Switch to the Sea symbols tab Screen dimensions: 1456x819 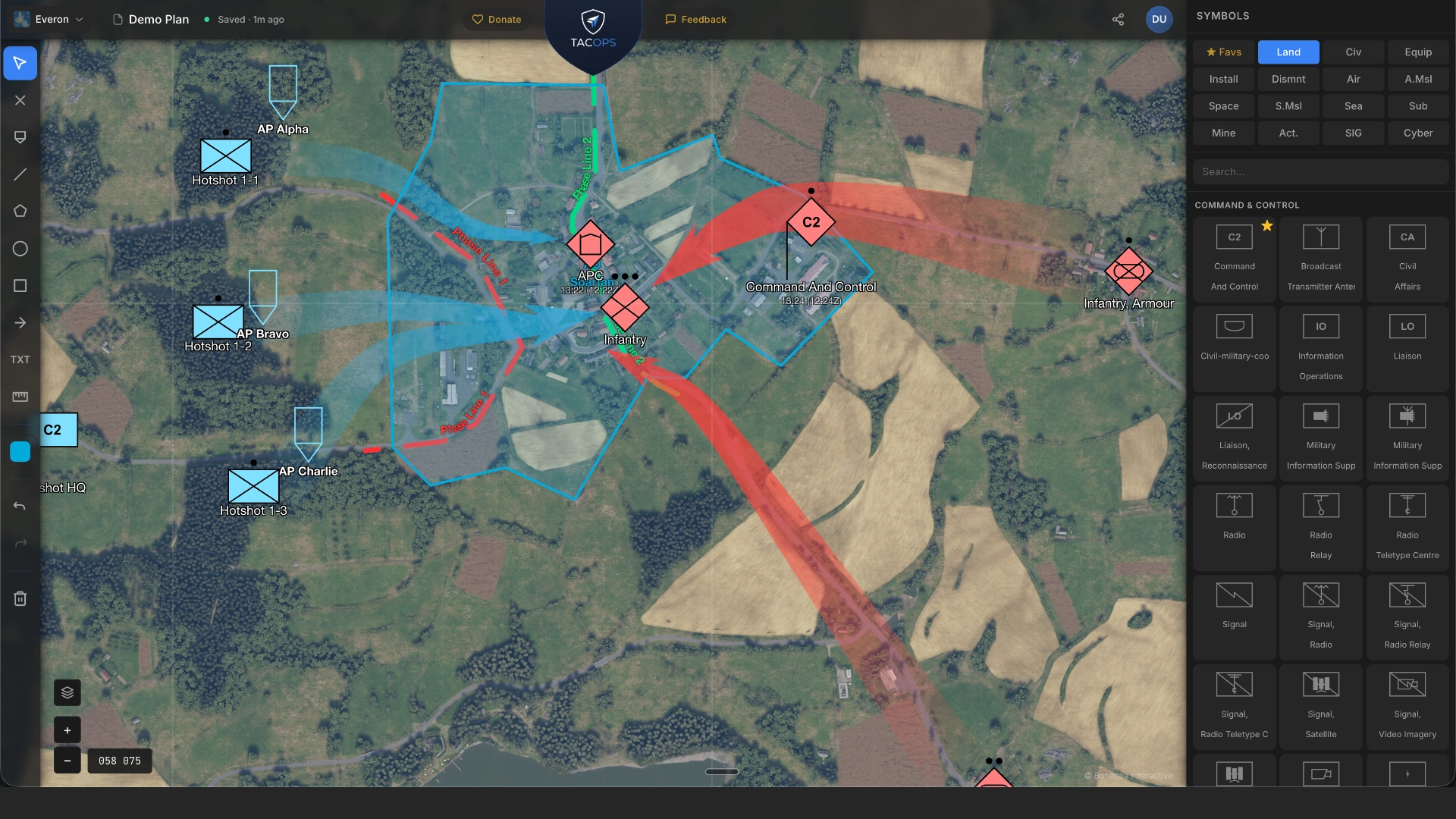point(1354,106)
